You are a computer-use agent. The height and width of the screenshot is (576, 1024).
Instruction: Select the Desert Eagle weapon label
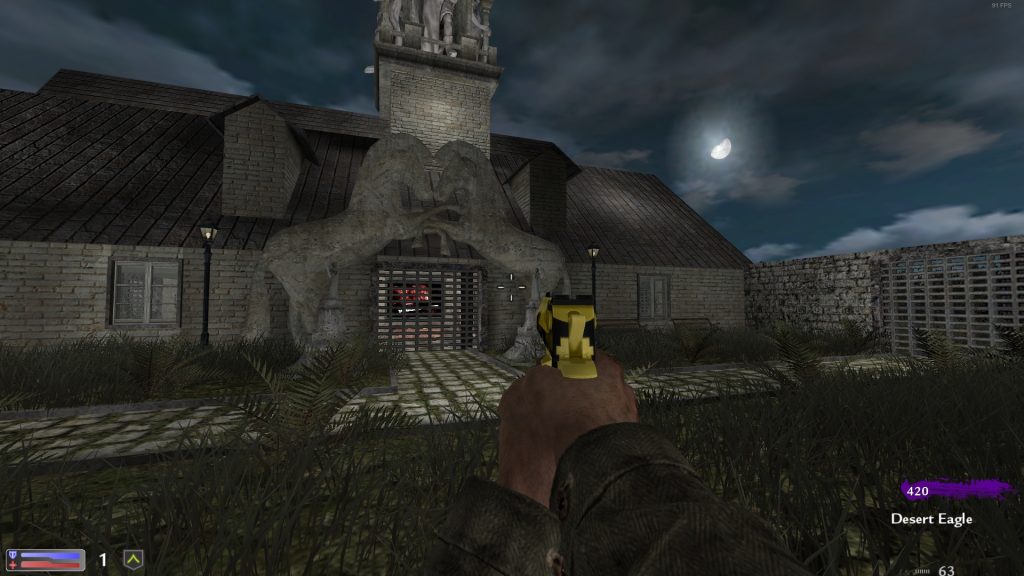click(931, 519)
